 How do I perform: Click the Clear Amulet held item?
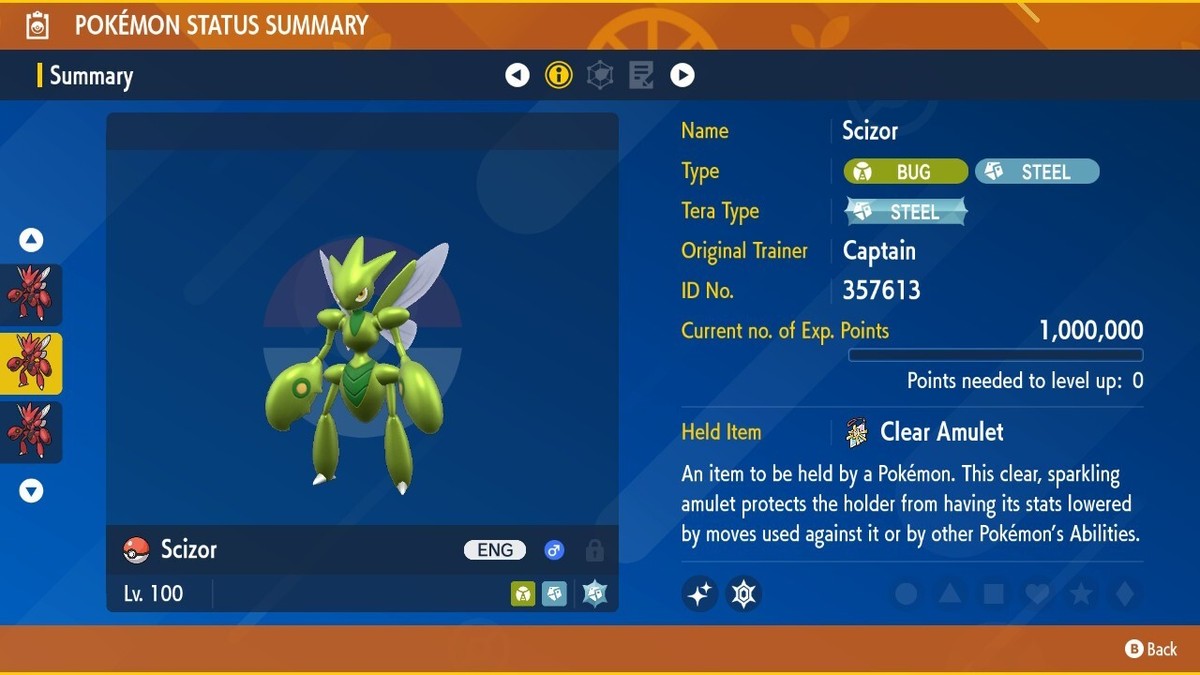pyautogui.click(x=940, y=432)
